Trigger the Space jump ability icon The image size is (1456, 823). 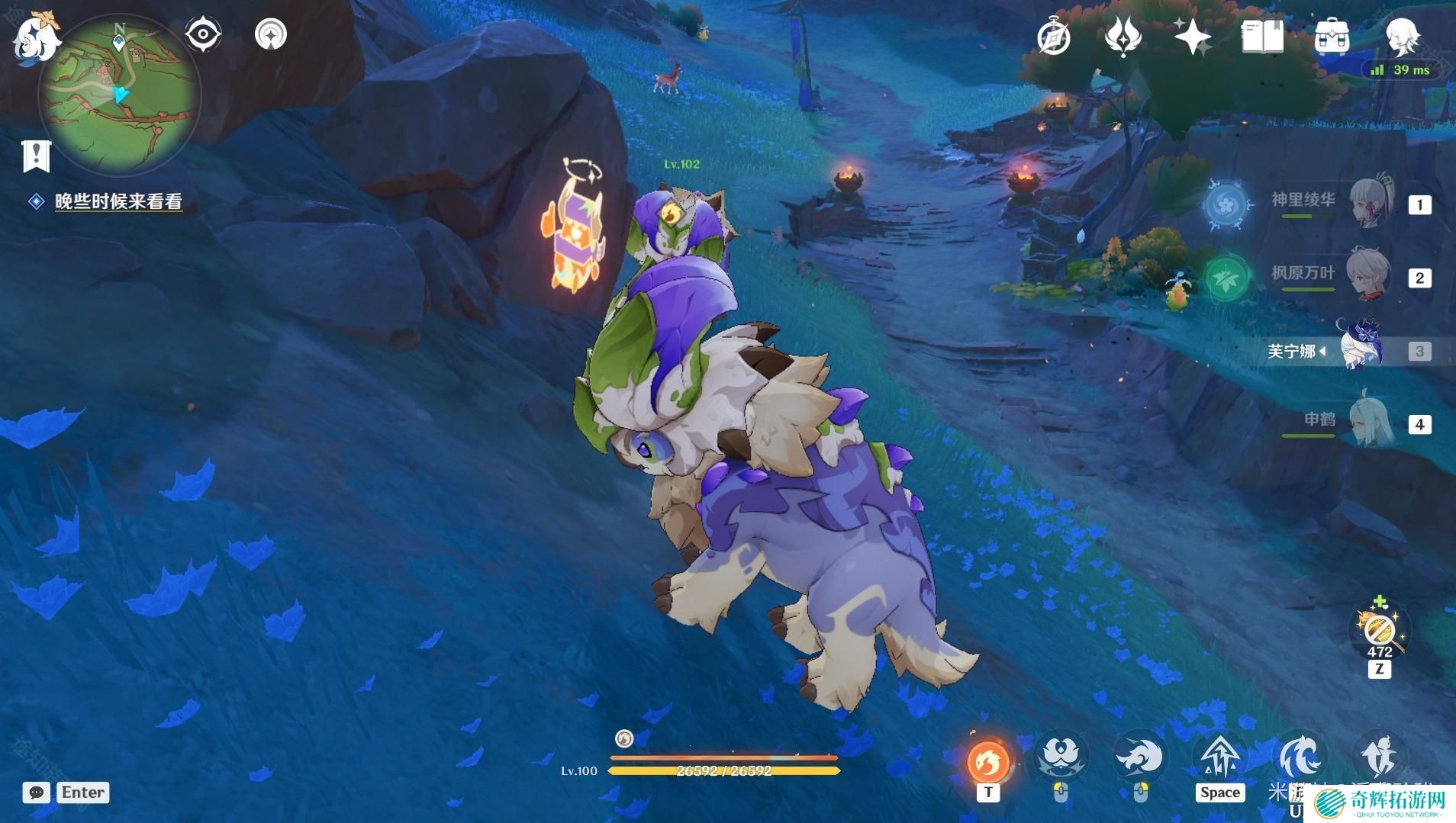1219,759
